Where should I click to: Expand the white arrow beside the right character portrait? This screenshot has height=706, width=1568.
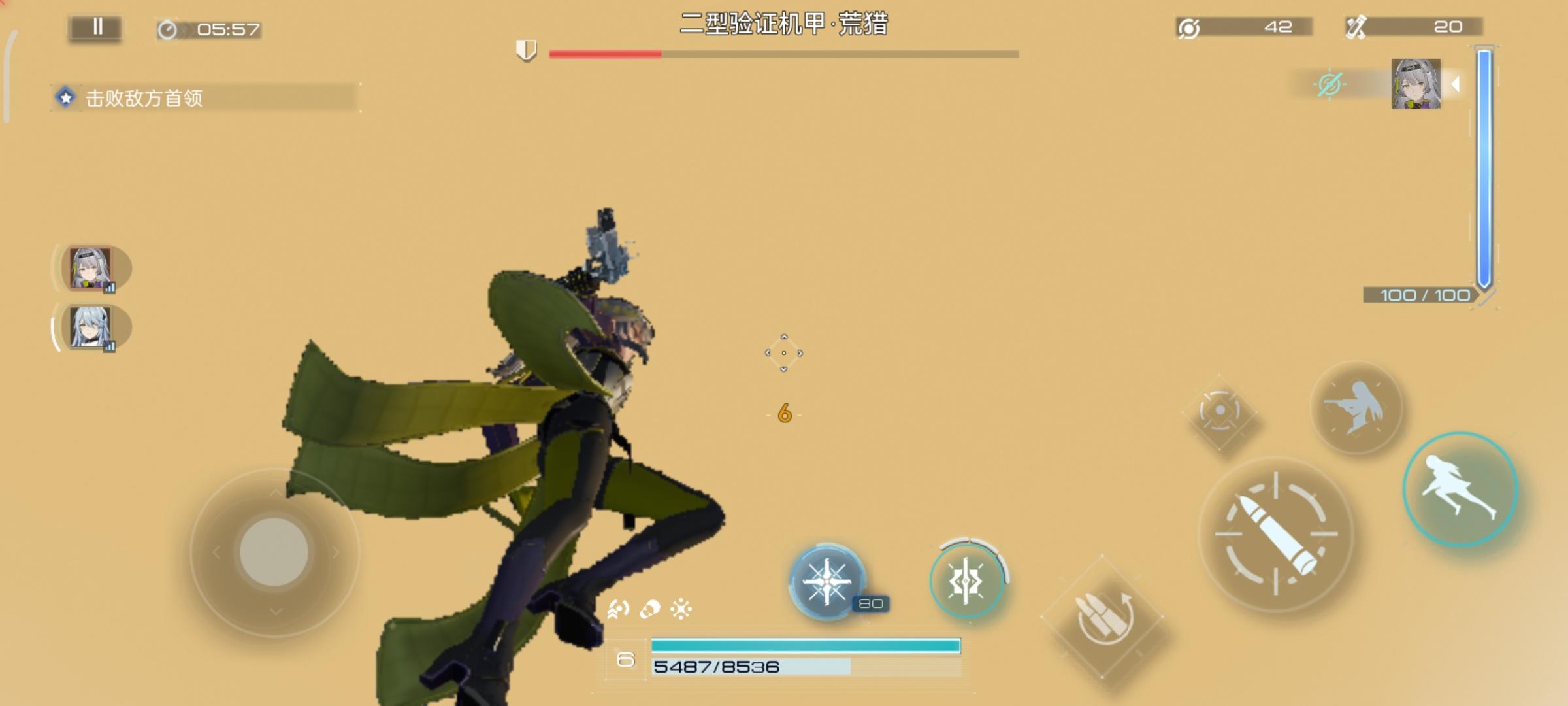pyautogui.click(x=1456, y=84)
